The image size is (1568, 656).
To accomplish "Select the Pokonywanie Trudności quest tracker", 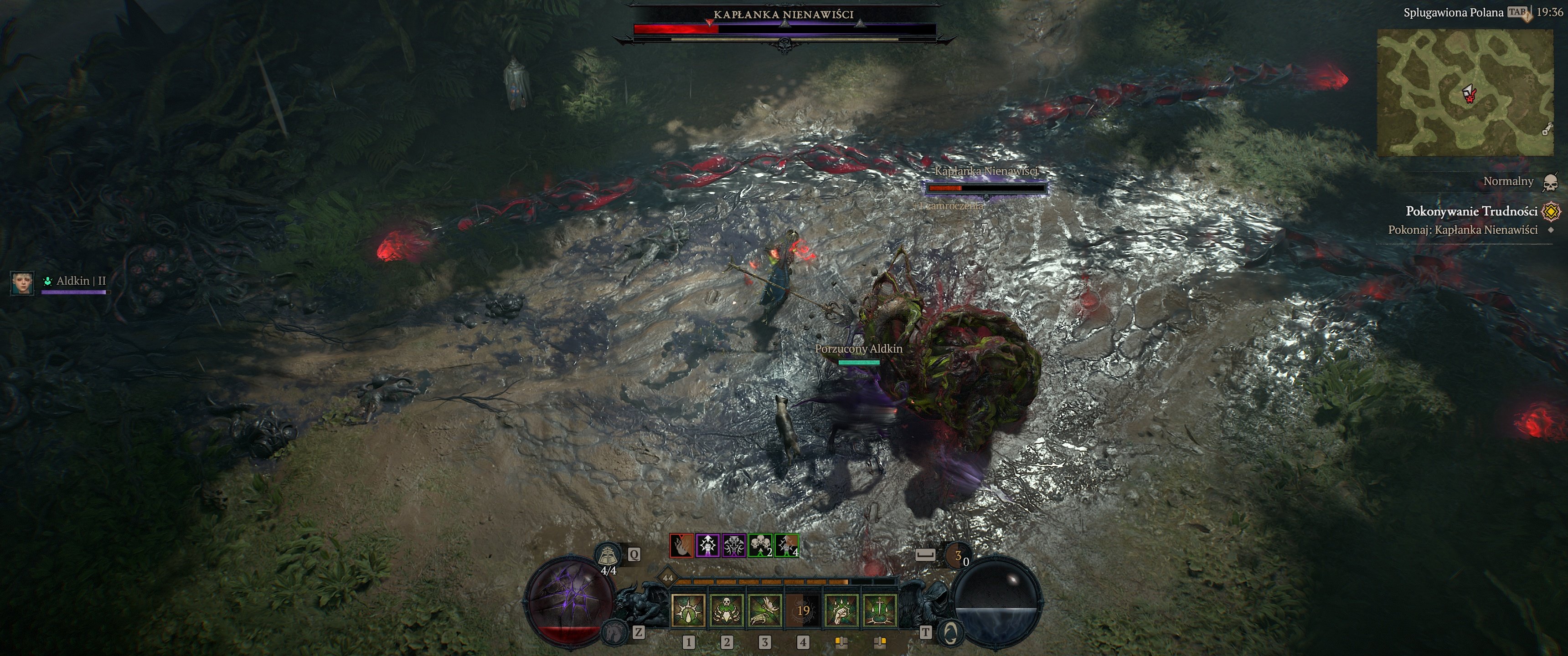I will point(1471,211).
